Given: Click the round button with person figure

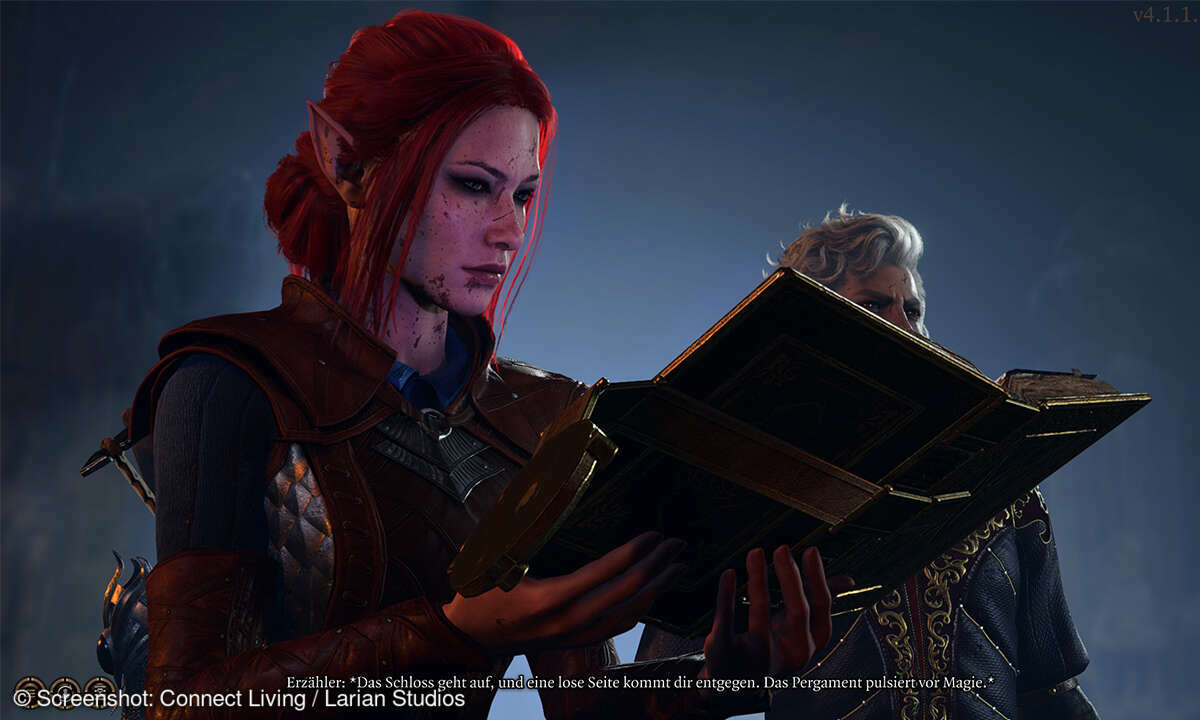Looking at the screenshot, I should click(x=65, y=693).
